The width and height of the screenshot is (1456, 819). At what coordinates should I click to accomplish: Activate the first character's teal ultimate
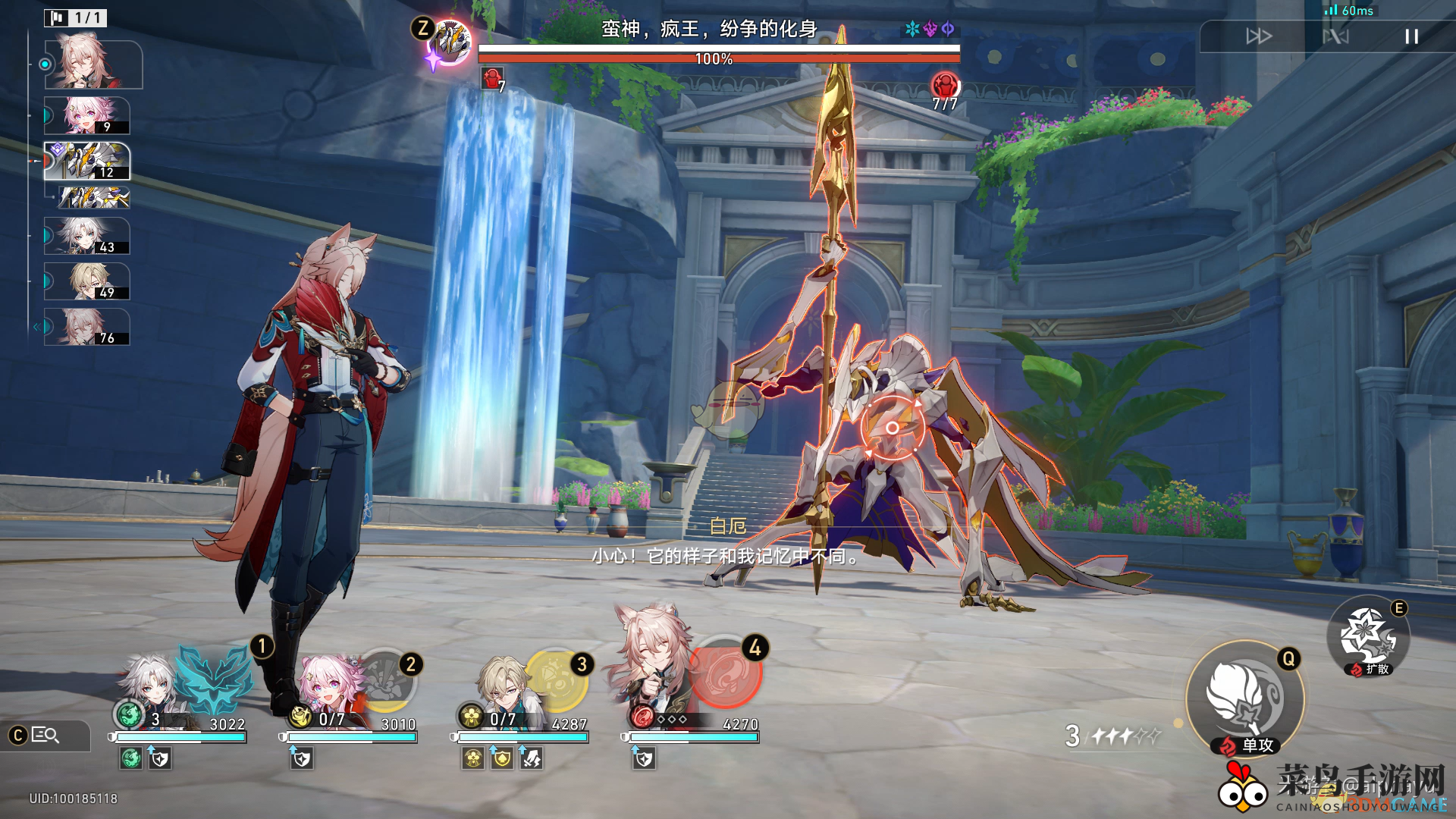pyautogui.click(x=214, y=678)
